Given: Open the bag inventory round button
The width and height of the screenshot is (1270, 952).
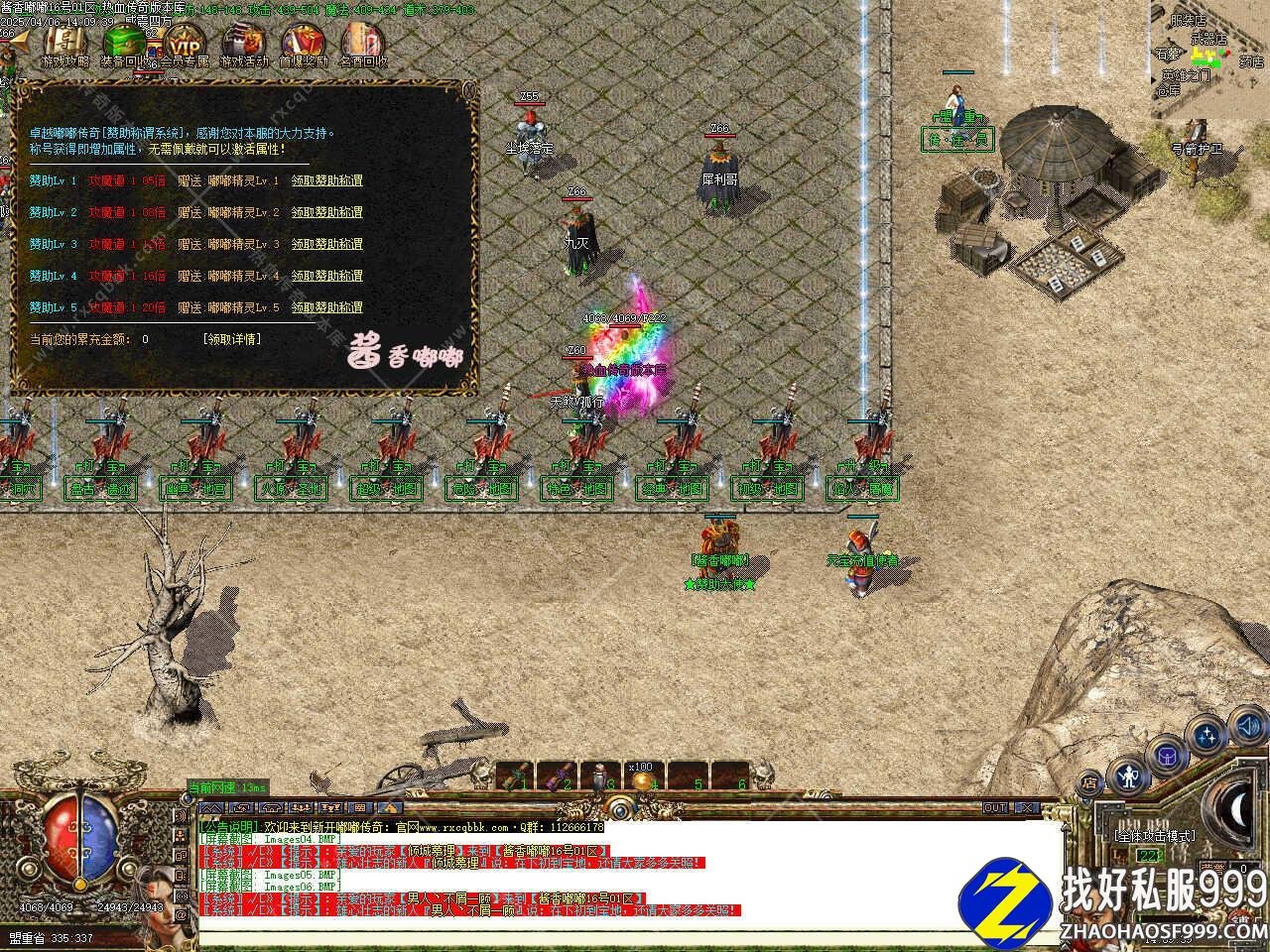Looking at the screenshot, I should [x=1168, y=756].
